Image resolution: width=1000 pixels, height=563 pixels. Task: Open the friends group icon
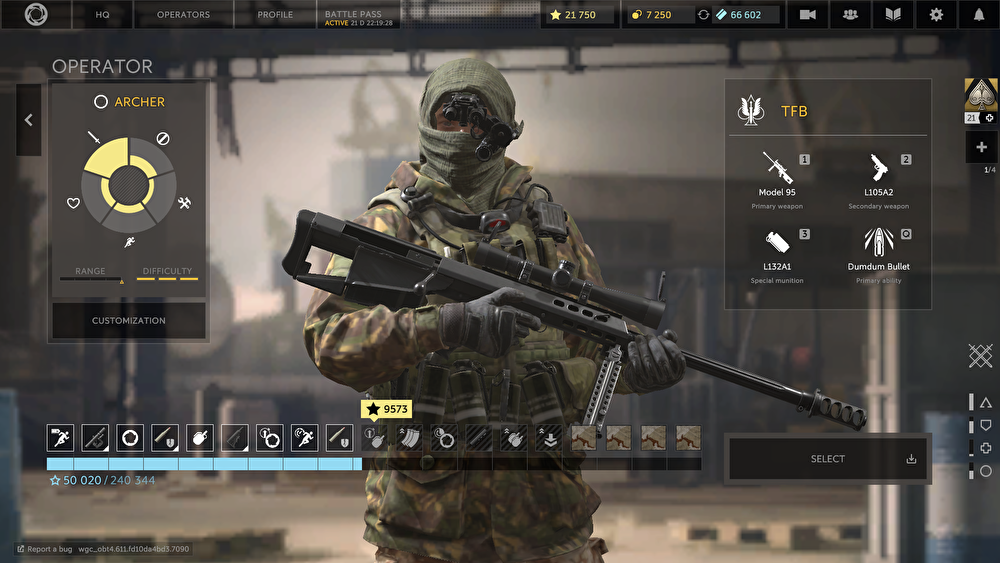coord(850,15)
